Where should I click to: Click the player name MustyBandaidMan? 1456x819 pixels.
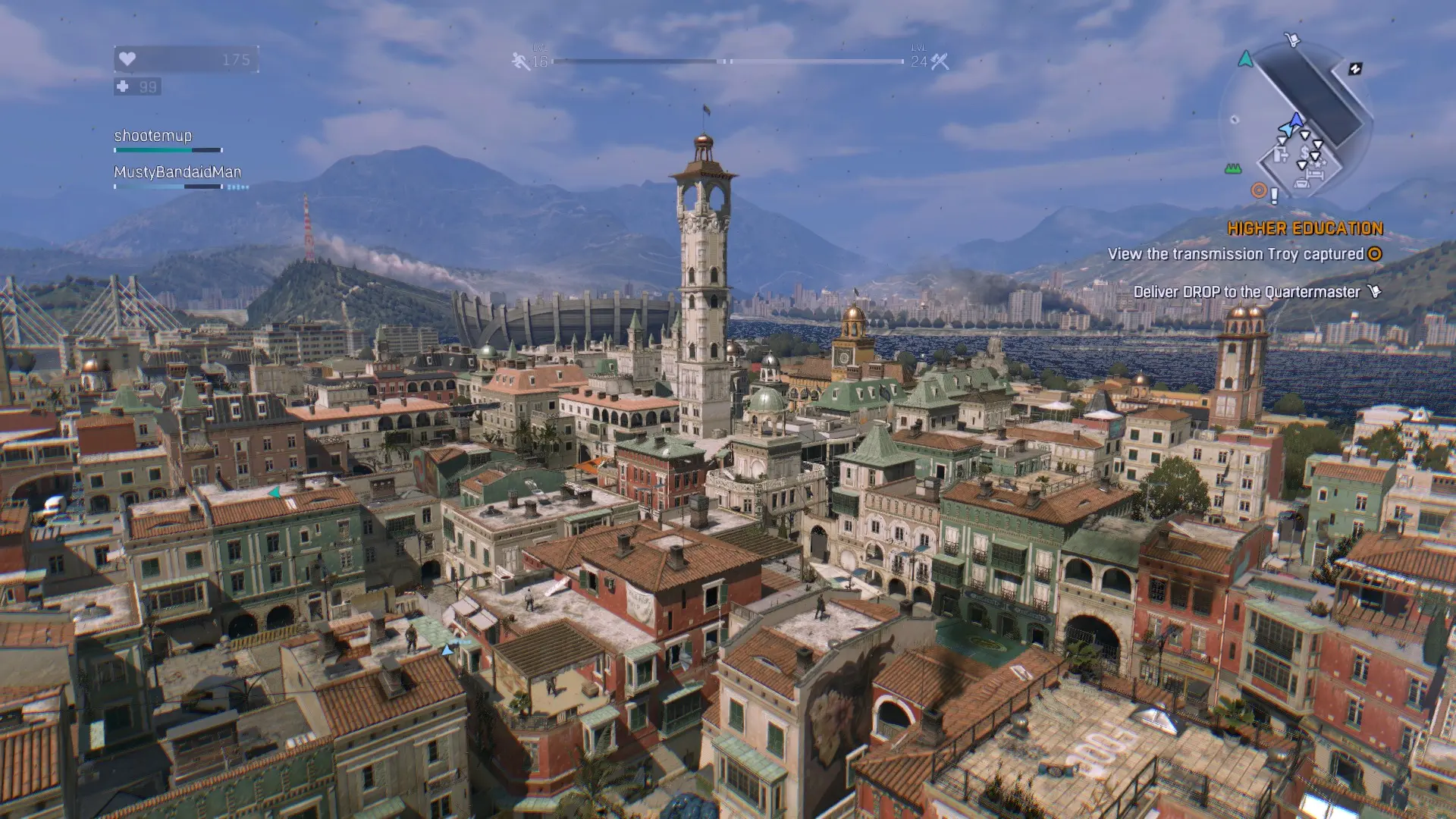point(177,172)
